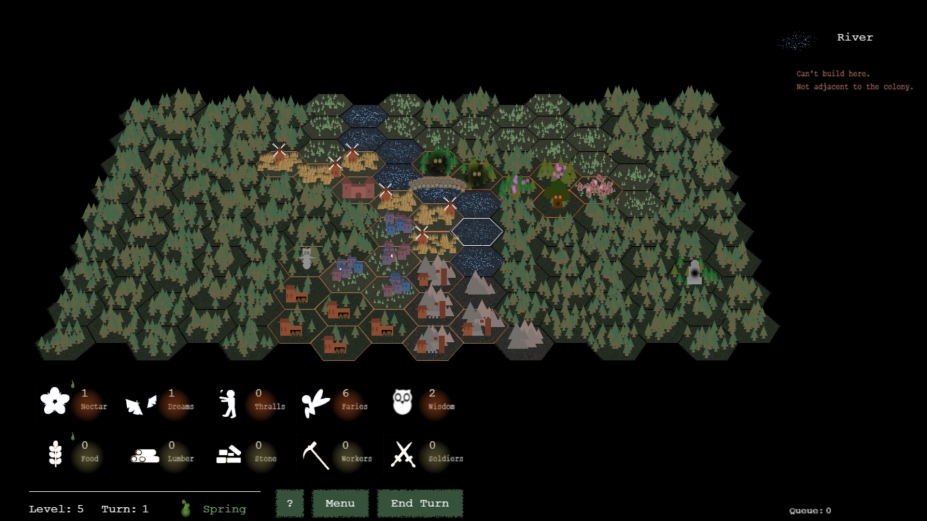
Task: End the current turn
Action: point(419,503)
